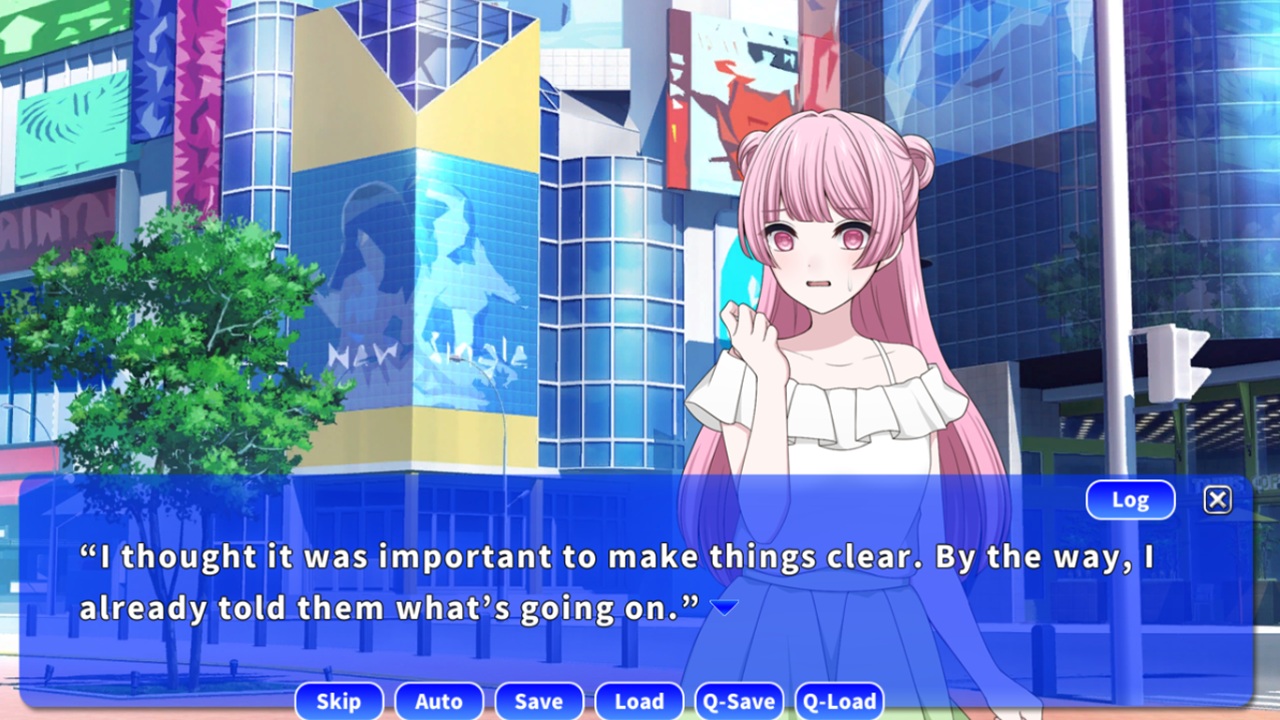Hide the dialogue box with the X button
The height and width of the screenshot is (720, 1280).
click(1217, 499)
